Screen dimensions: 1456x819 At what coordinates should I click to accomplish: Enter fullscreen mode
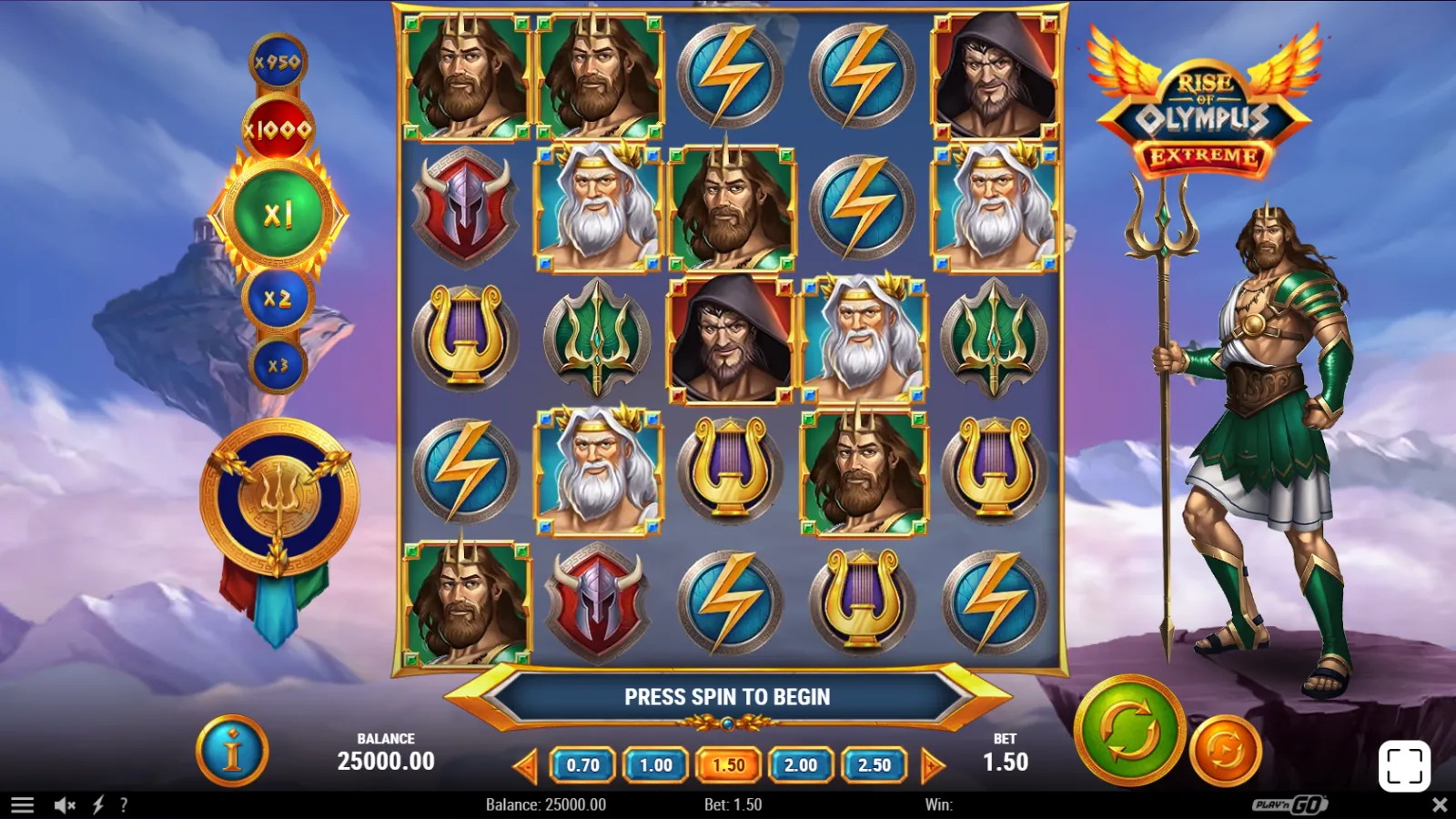tap(1404, 766)
